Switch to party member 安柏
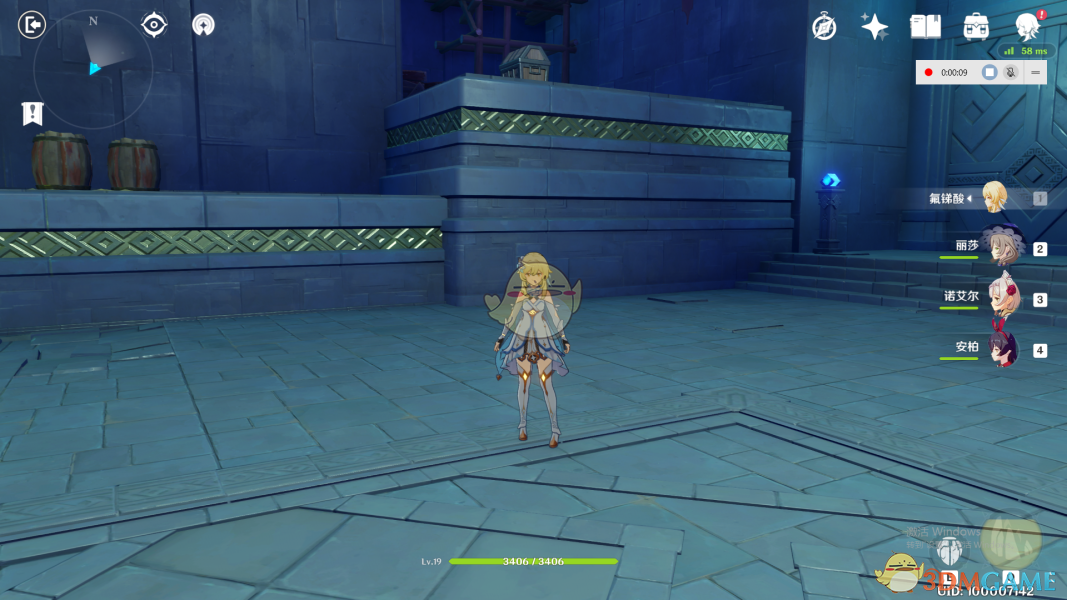 [1002, 348]
